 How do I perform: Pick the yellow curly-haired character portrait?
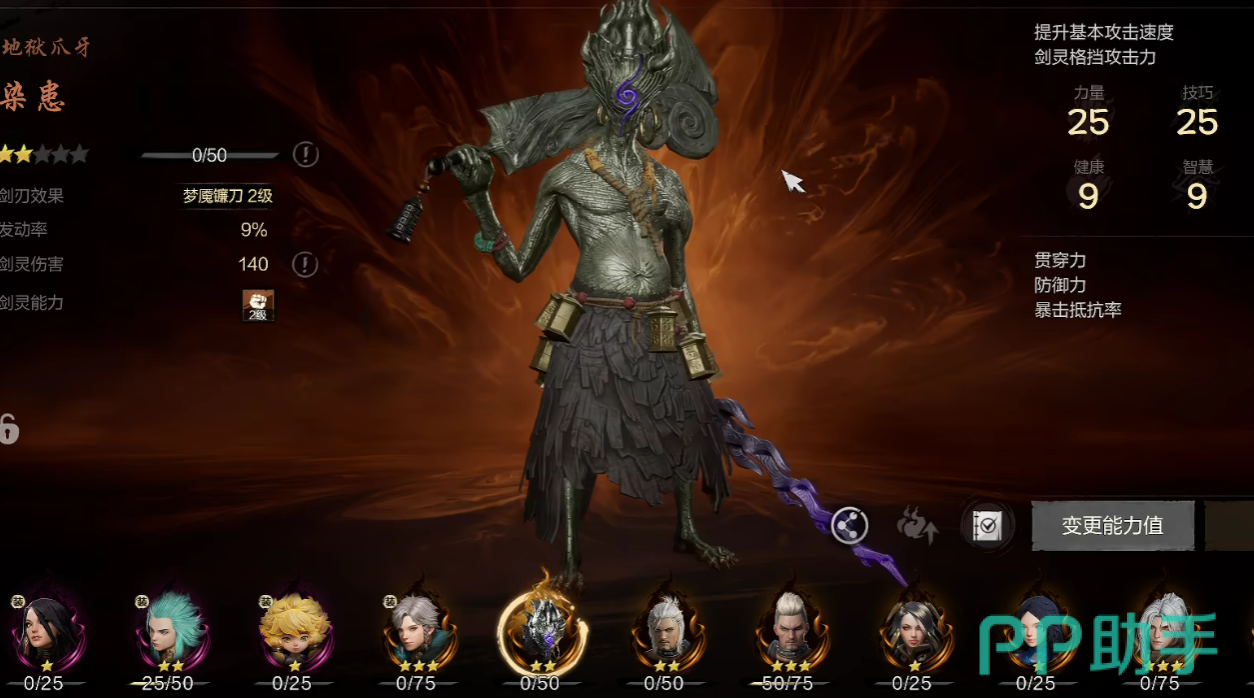click(x=291, y=629)
